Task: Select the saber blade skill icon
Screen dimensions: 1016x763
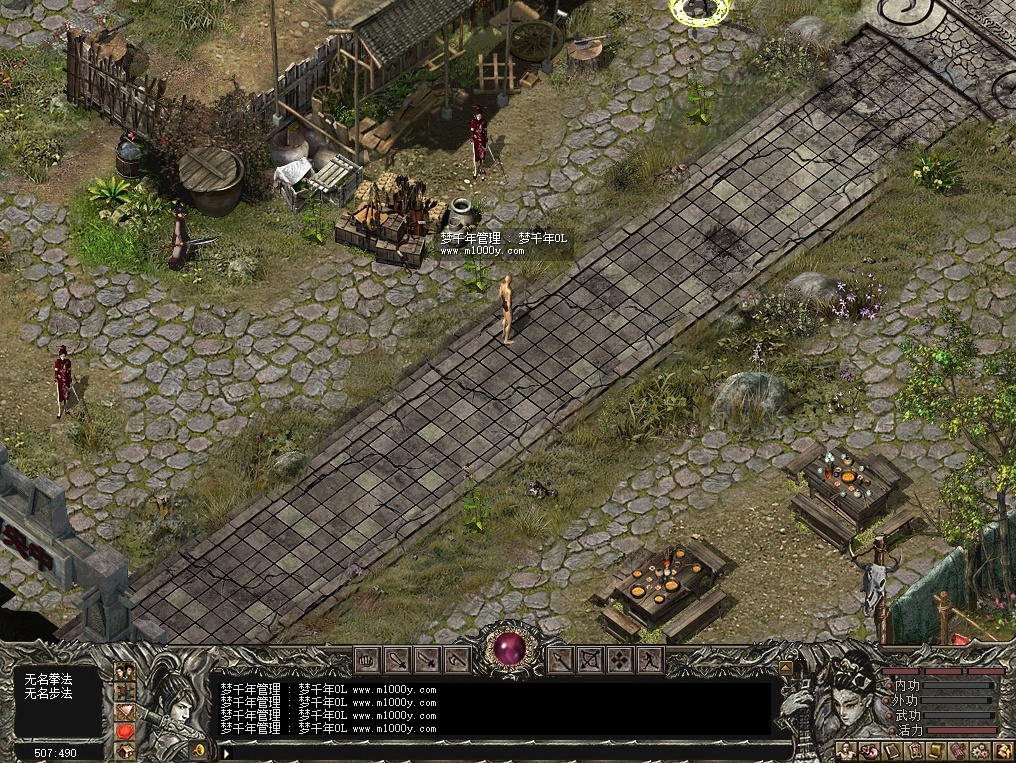Action: [x=427, y=660]
